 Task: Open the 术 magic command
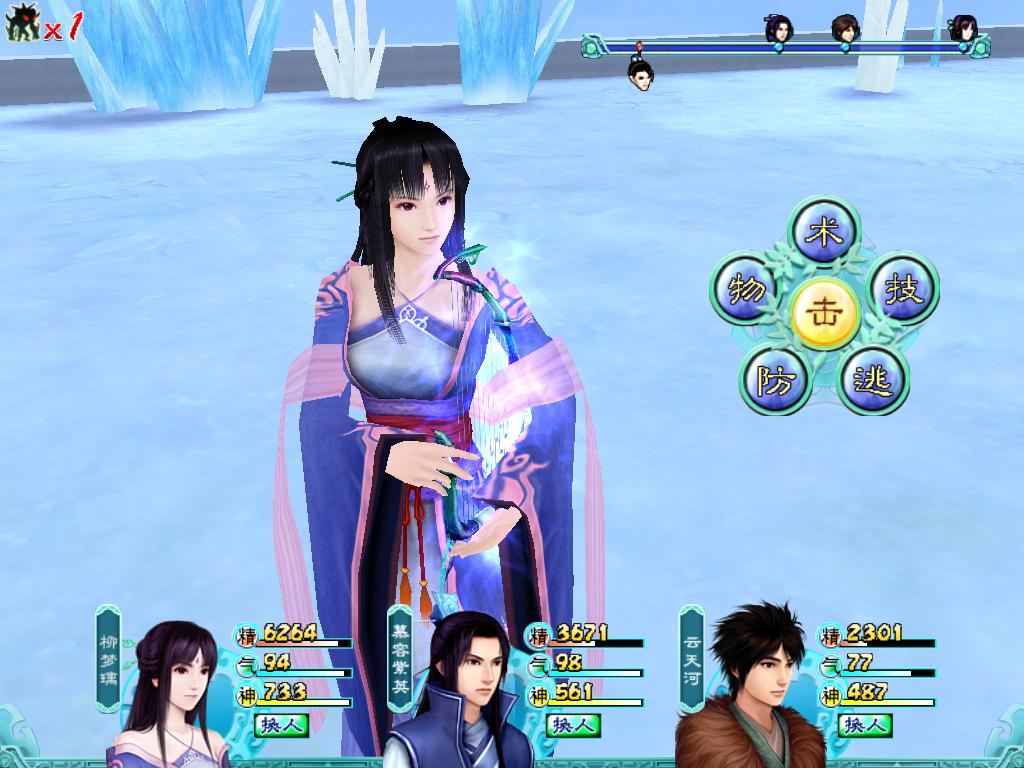pyautogui.click(x=825, y=232)
